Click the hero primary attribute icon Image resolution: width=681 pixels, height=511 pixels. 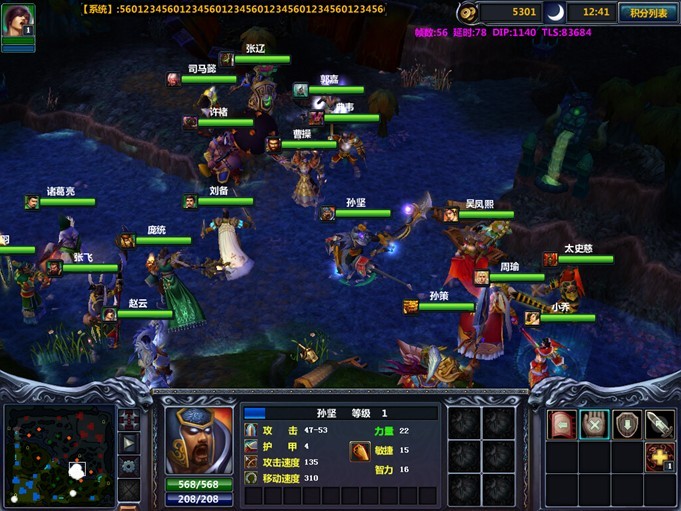click(359, 450)
